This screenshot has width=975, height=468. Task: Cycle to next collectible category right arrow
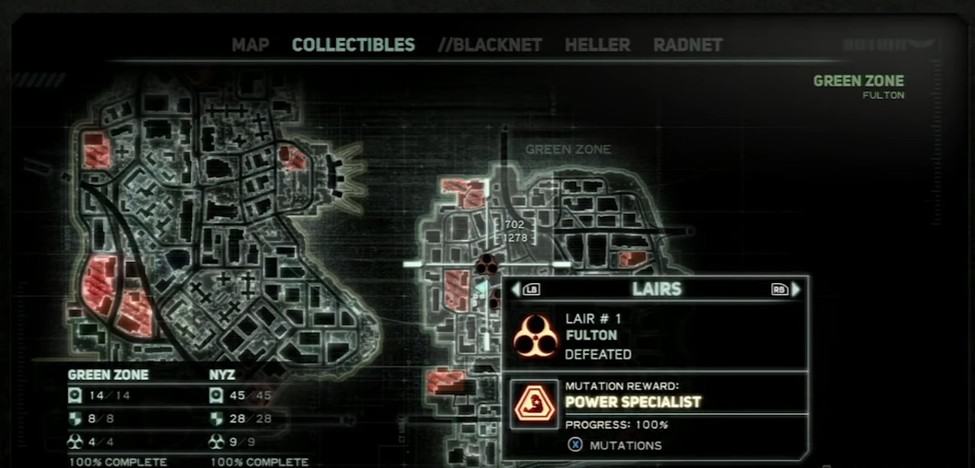click(796, 290)
